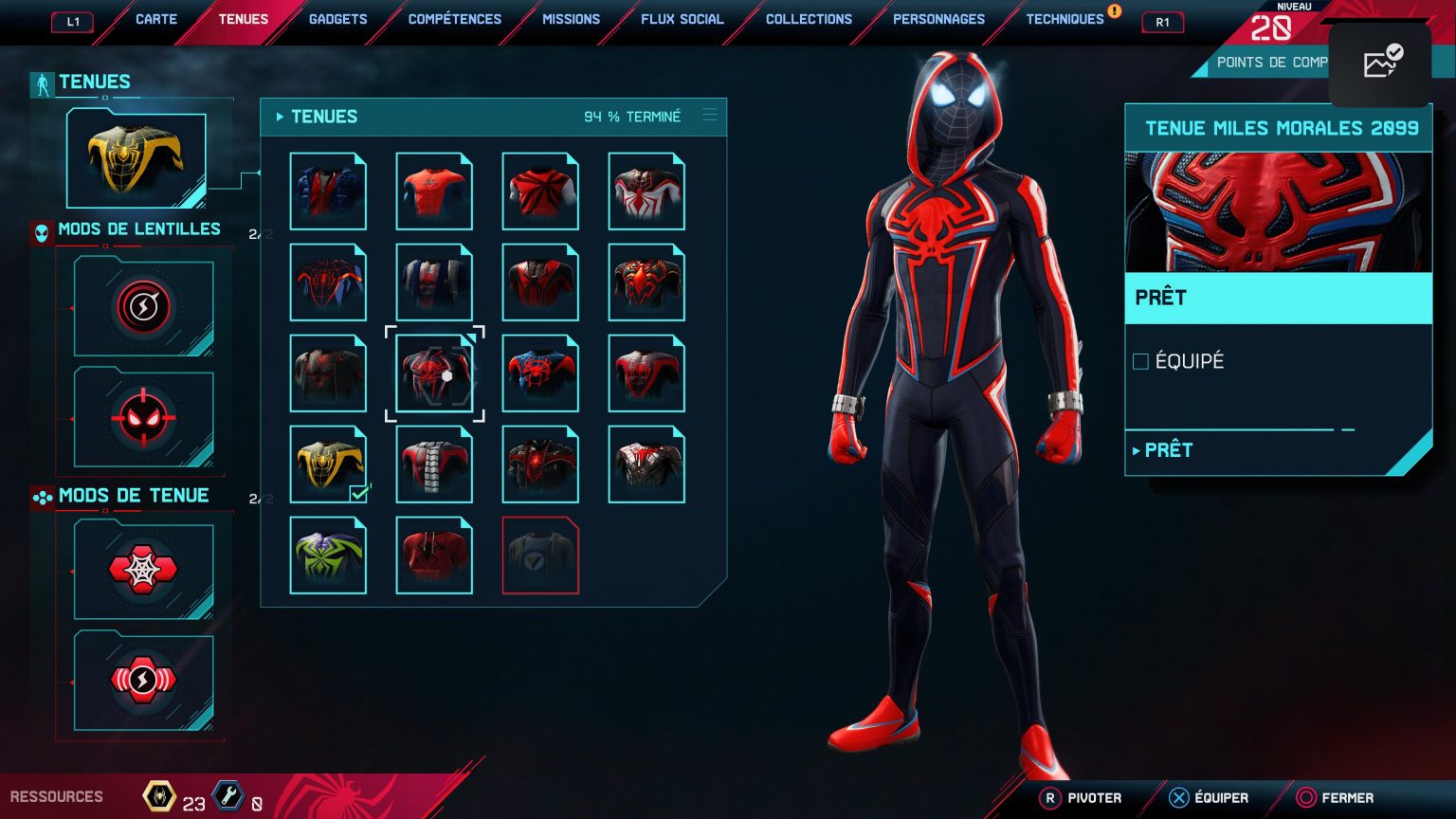1456x819 pixels.
Task: Open the Techniques tab
Action: click(x=1065, y=19)
